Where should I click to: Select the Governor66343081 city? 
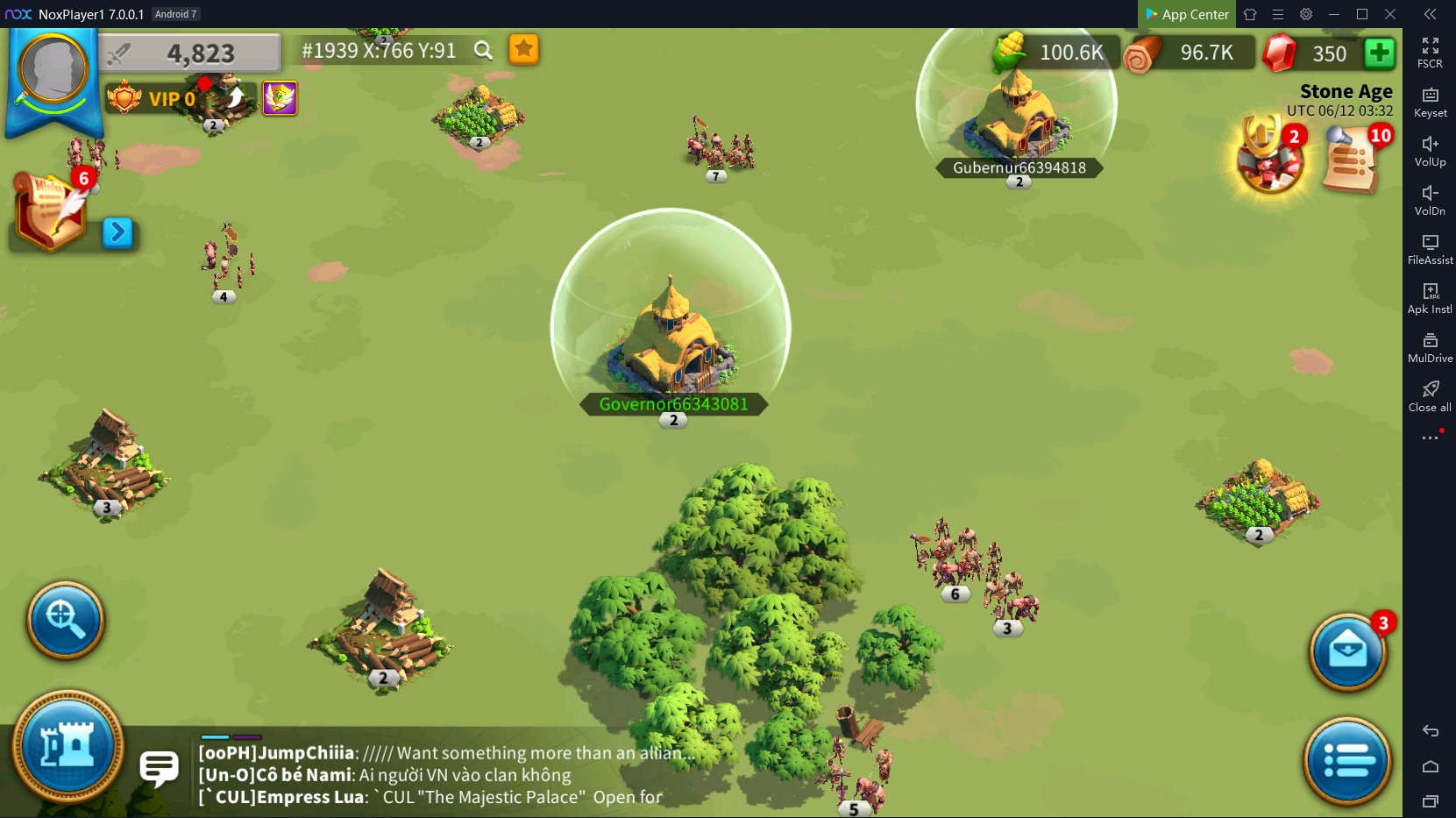pyautogui.click(x=671, y=338)
